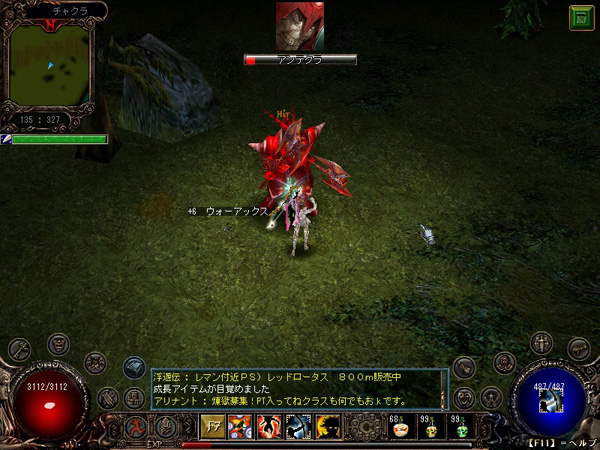Open the green menu button at top right
This screenshot has height=450, width=600.
[580, 17]
